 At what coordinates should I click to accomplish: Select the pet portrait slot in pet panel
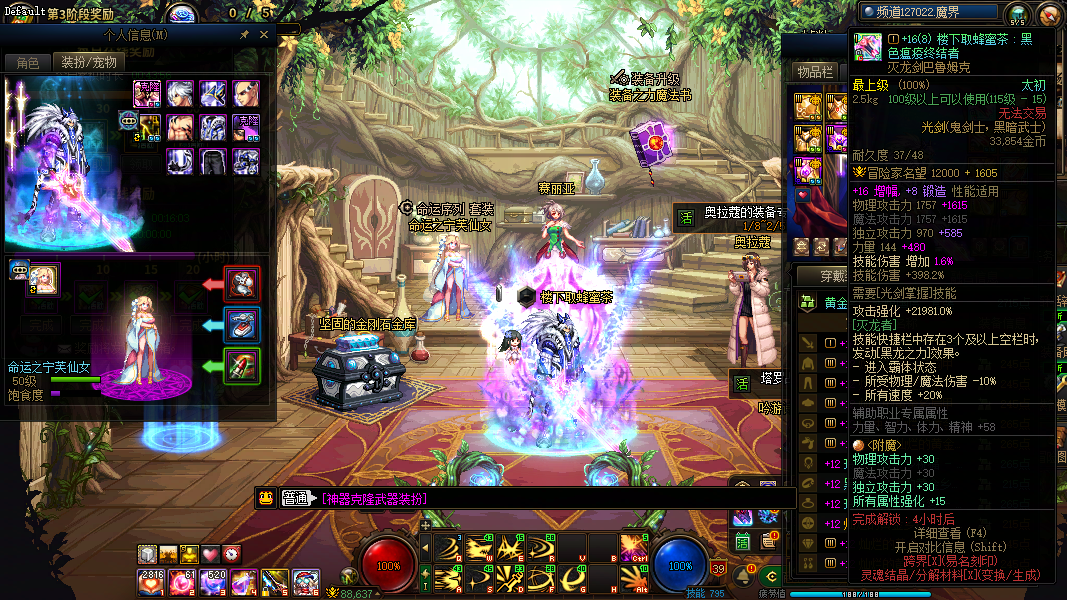coord(44,279)
